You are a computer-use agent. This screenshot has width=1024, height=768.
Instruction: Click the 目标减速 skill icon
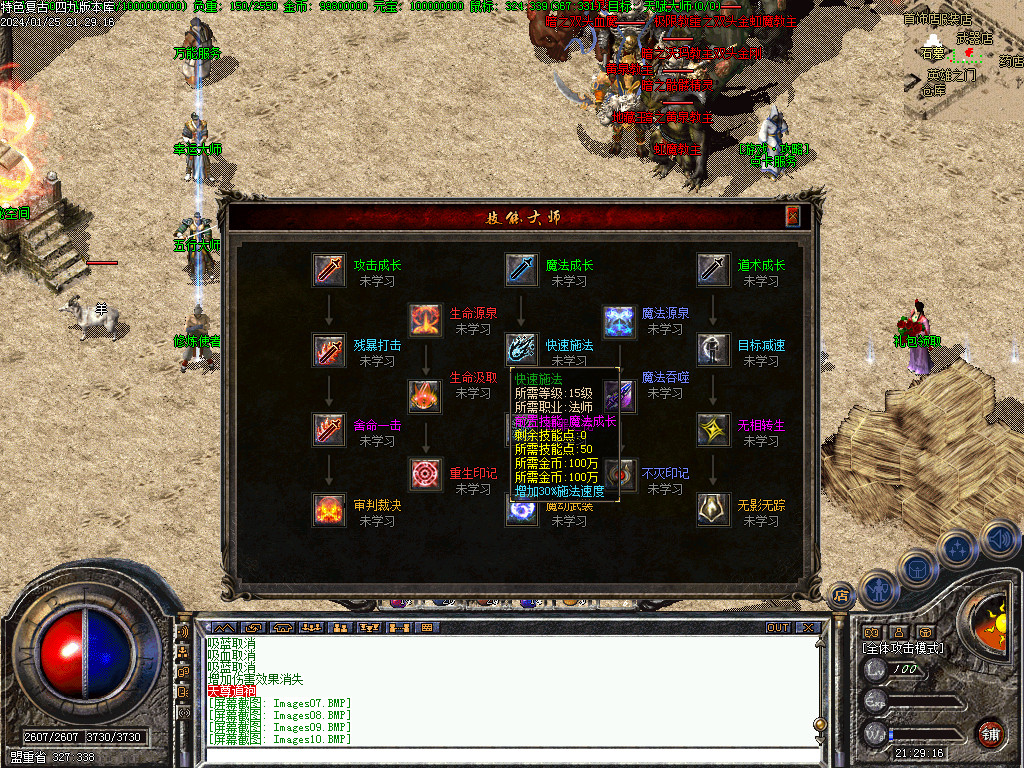tap(713, 350)
